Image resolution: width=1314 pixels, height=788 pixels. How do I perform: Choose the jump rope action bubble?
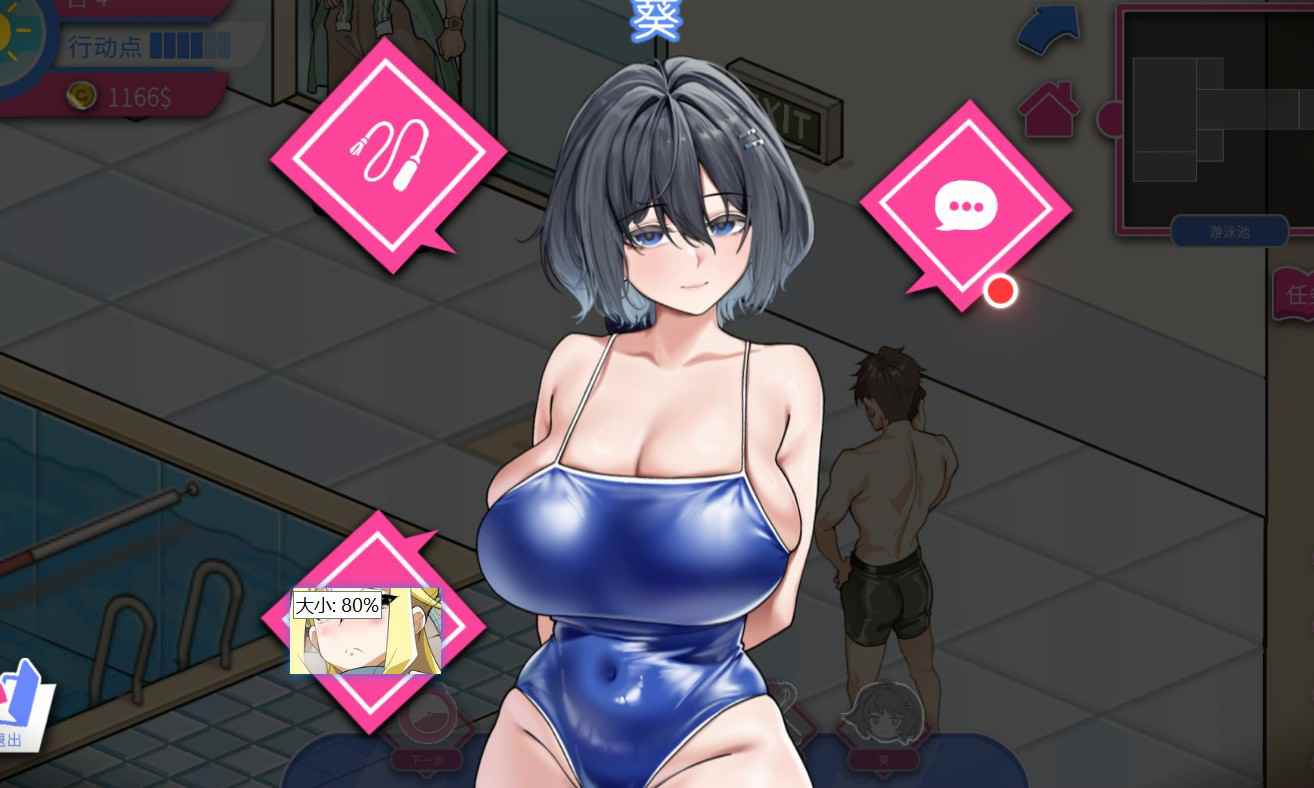(388, 155)
